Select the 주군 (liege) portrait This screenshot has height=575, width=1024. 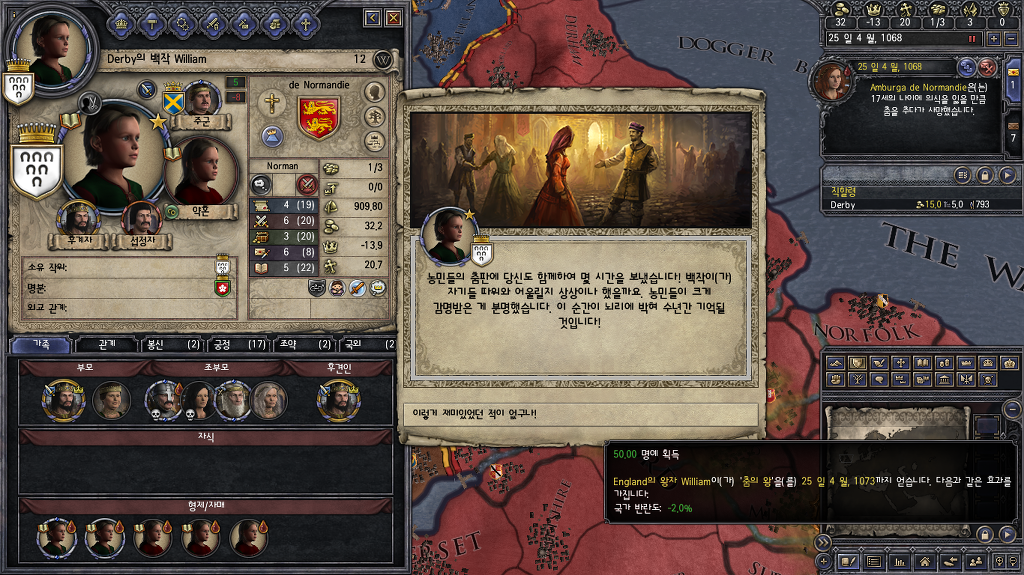[x=202, y=102]
